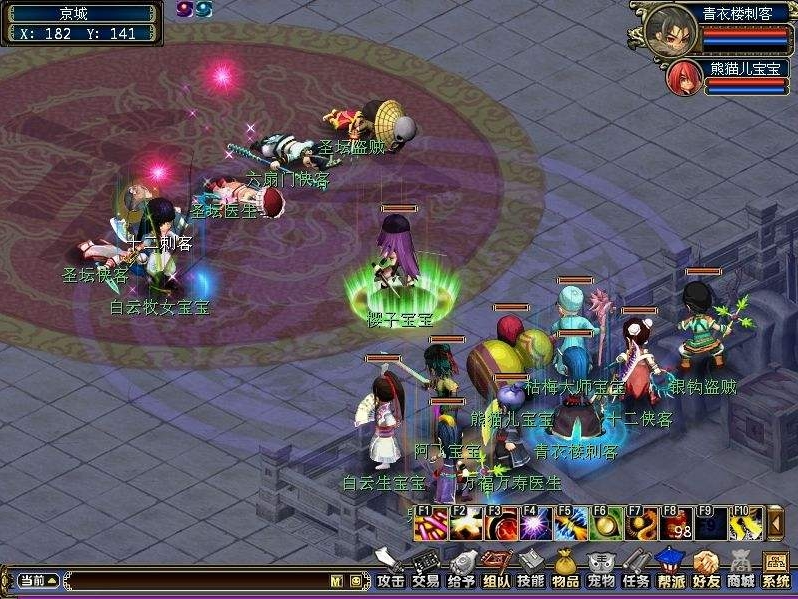
Task: Open the 系统 system menu
Action: coord(775,570)
